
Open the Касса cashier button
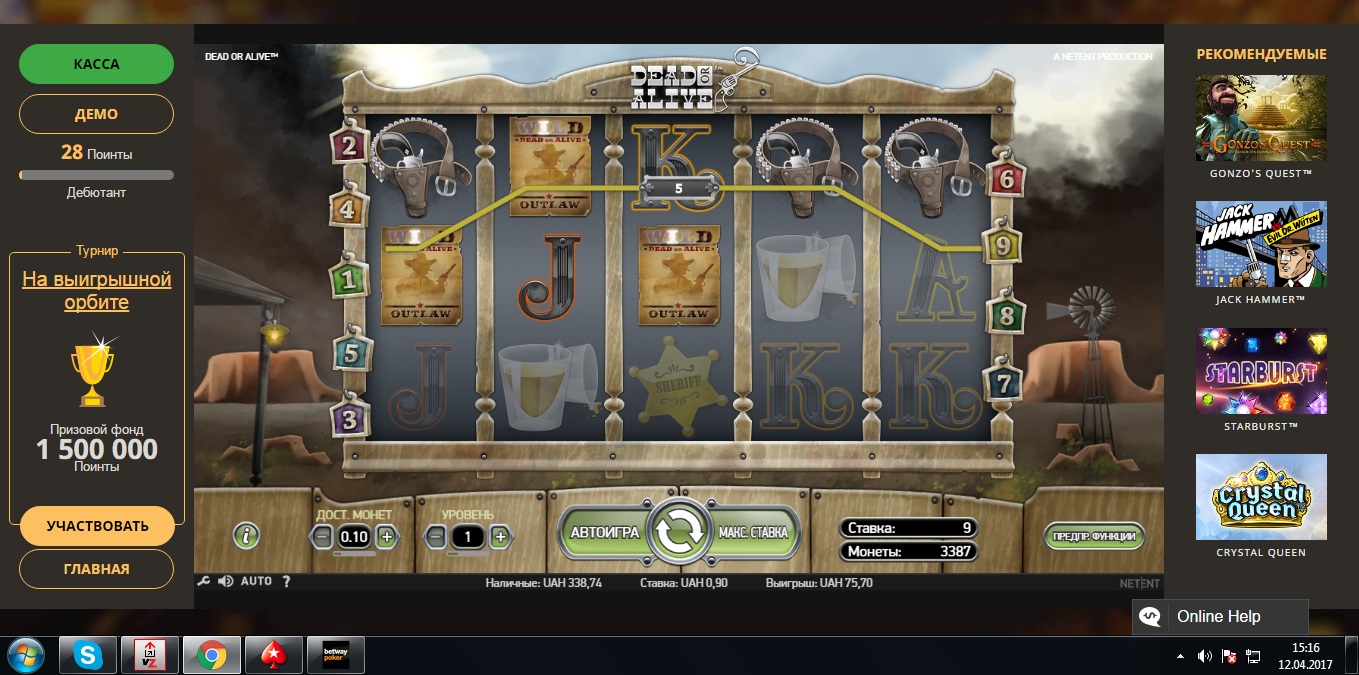tap(96, 64)
